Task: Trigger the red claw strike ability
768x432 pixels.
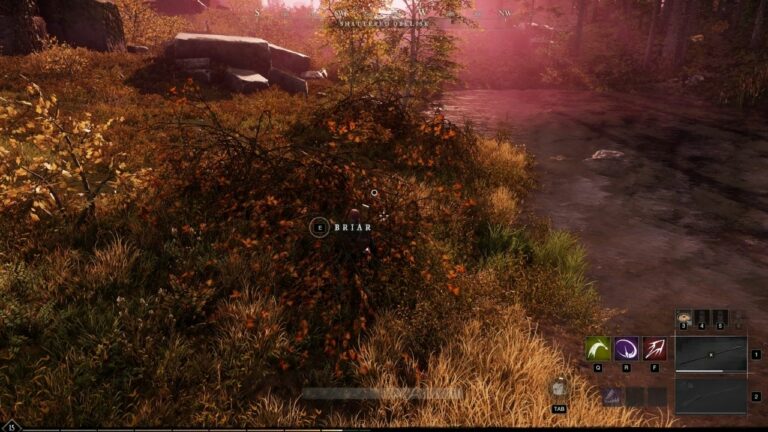Action: [x=655, y=349]
